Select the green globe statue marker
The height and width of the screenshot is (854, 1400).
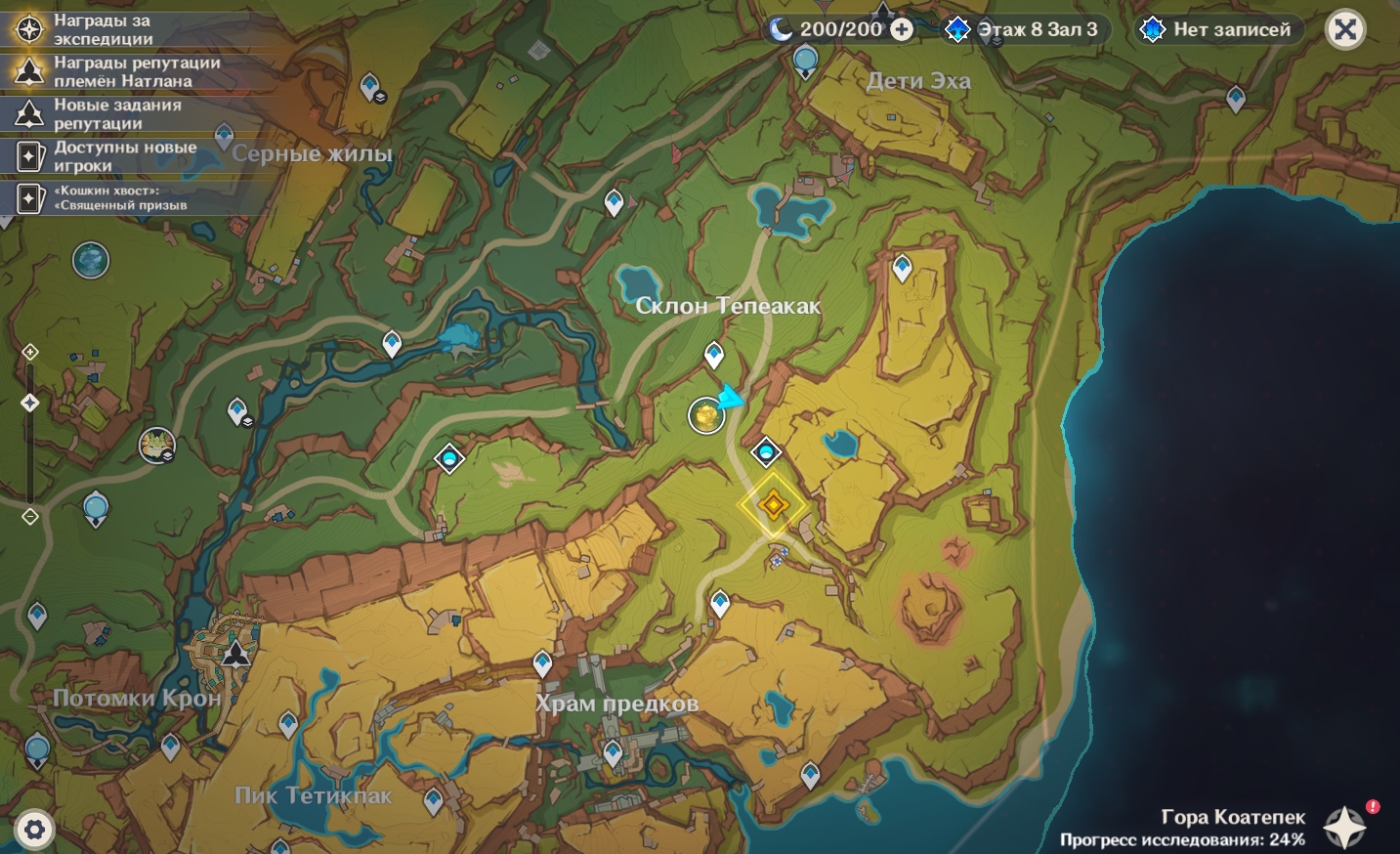tap(91, 260)
